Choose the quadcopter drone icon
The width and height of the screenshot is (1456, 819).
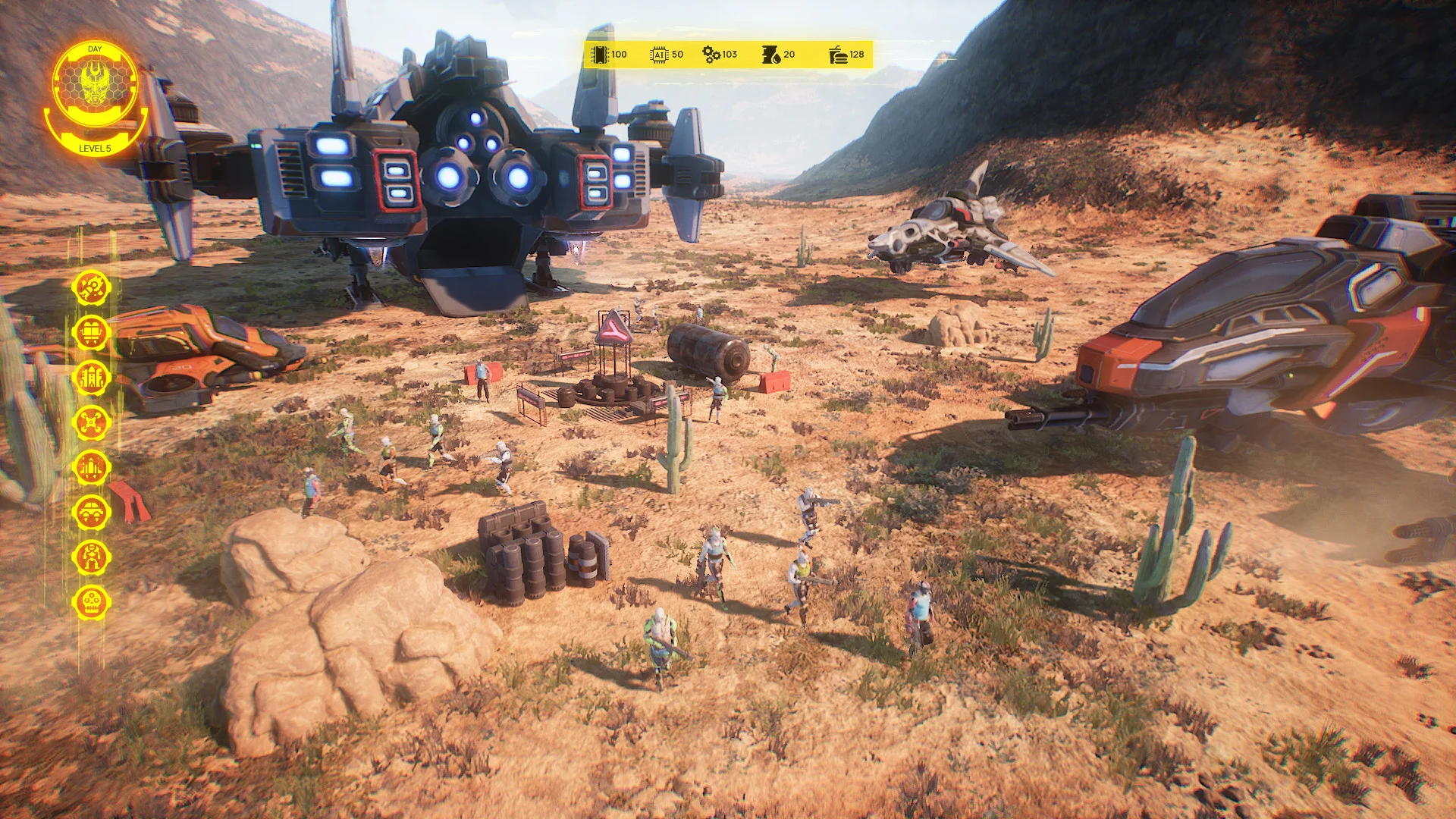[x=92, y=422]
